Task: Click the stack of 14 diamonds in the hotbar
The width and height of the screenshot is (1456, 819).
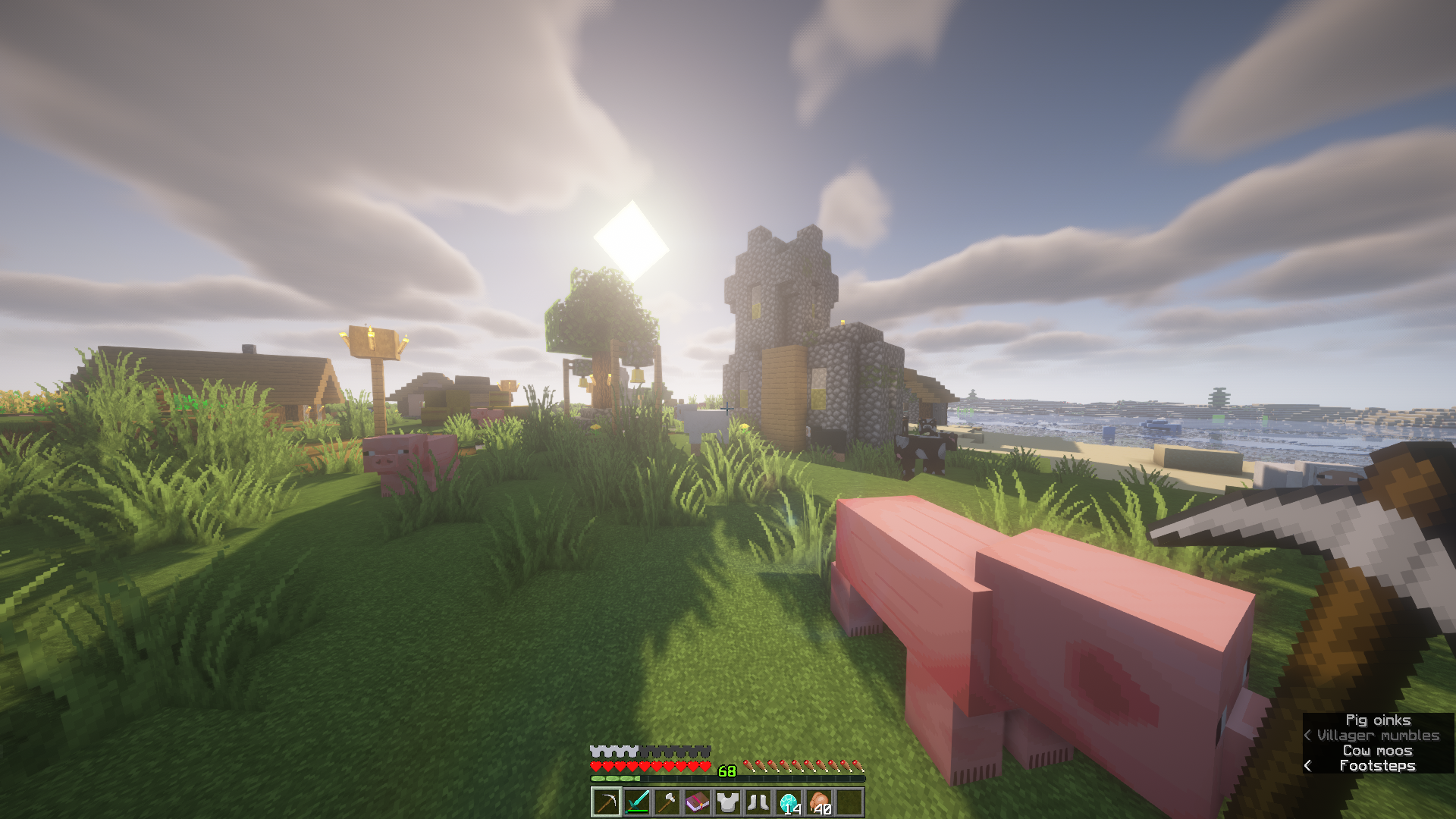Action: [788, 802]
